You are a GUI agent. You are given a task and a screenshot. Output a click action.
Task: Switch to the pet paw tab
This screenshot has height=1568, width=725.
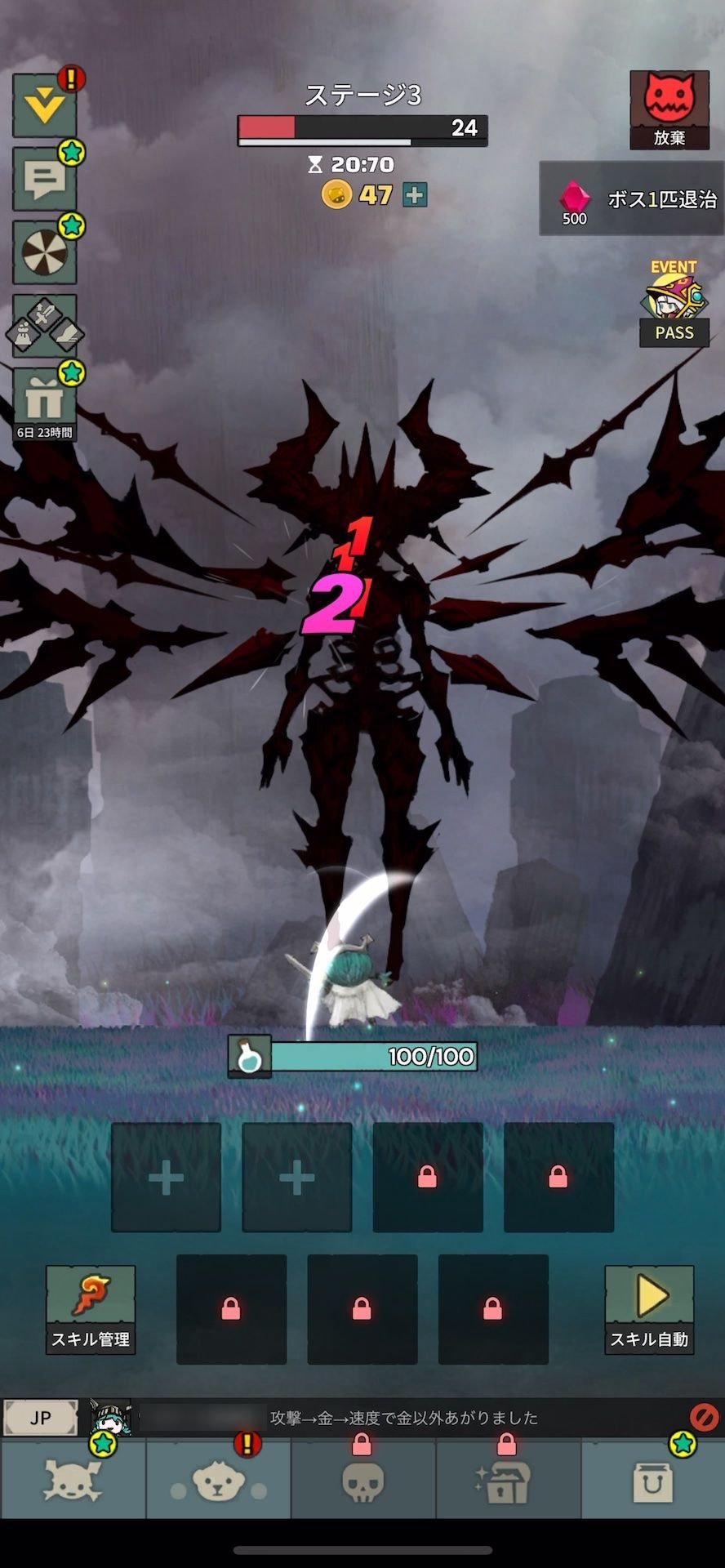(x=218, y=1480)
